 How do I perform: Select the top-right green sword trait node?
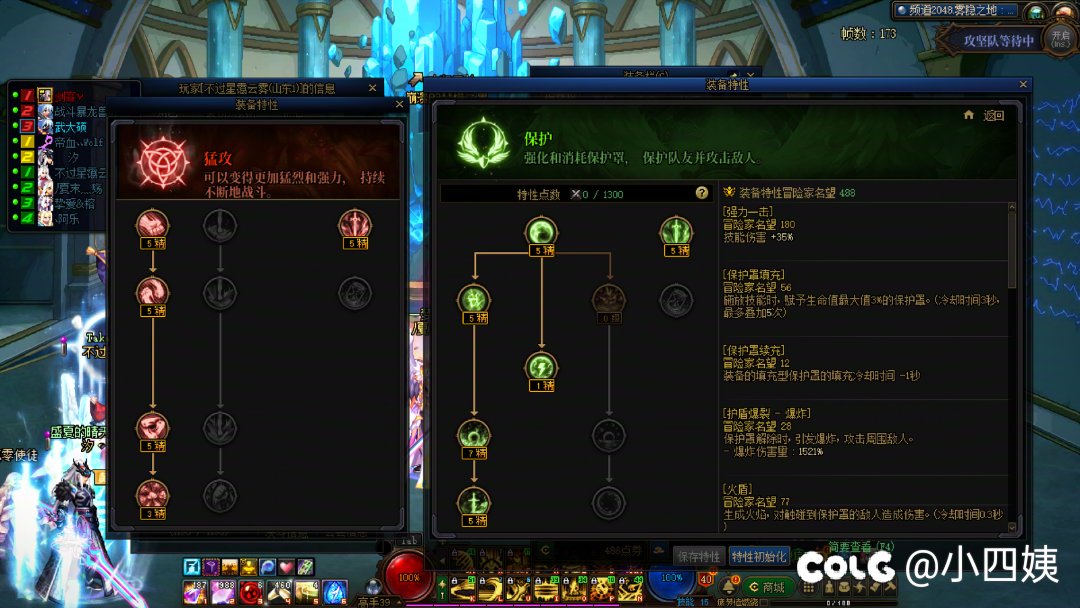pyautogui.click(x=676, y=232)
